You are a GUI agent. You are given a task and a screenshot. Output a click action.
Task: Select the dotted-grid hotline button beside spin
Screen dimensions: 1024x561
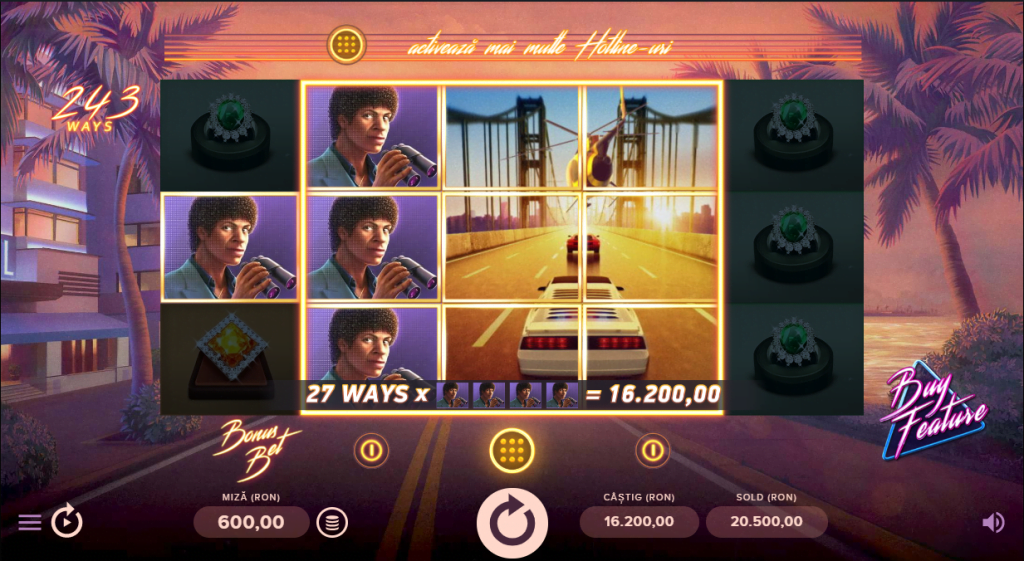511,450
